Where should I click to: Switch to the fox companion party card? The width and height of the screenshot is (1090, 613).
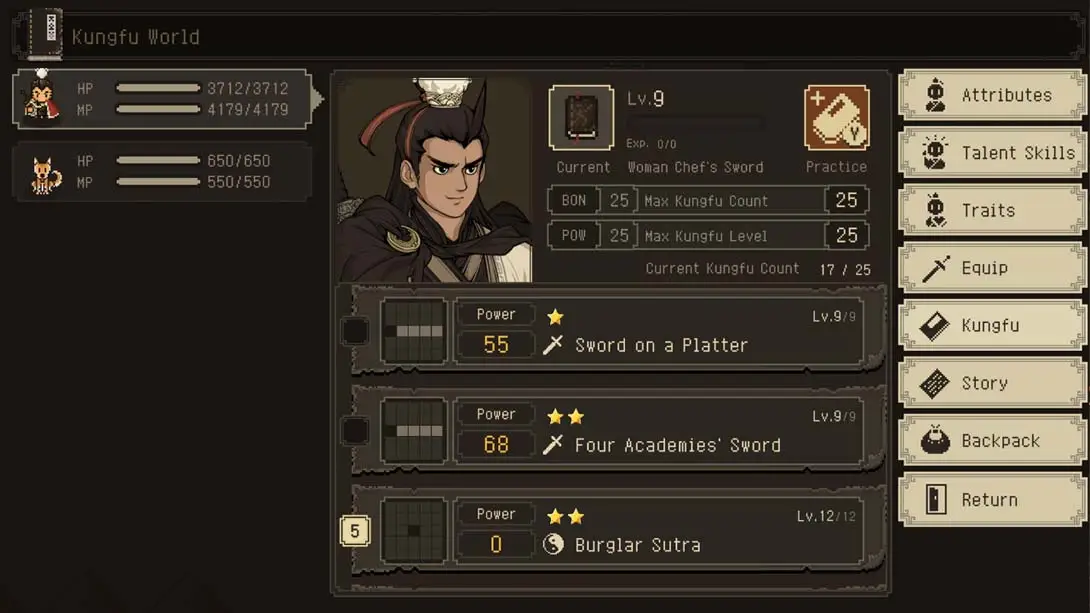pos(162,172)
